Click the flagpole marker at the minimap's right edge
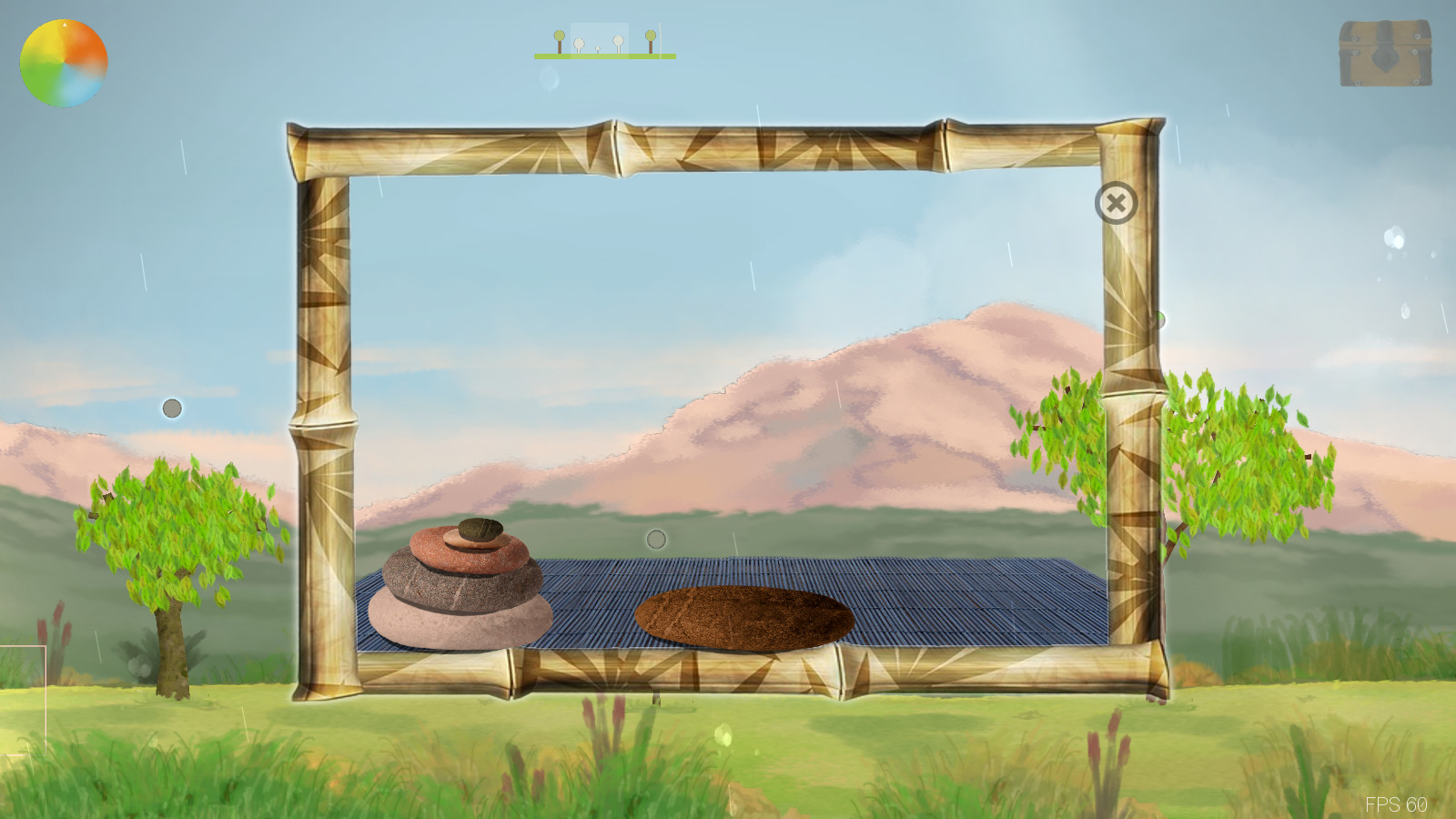 tap(661, 41)
